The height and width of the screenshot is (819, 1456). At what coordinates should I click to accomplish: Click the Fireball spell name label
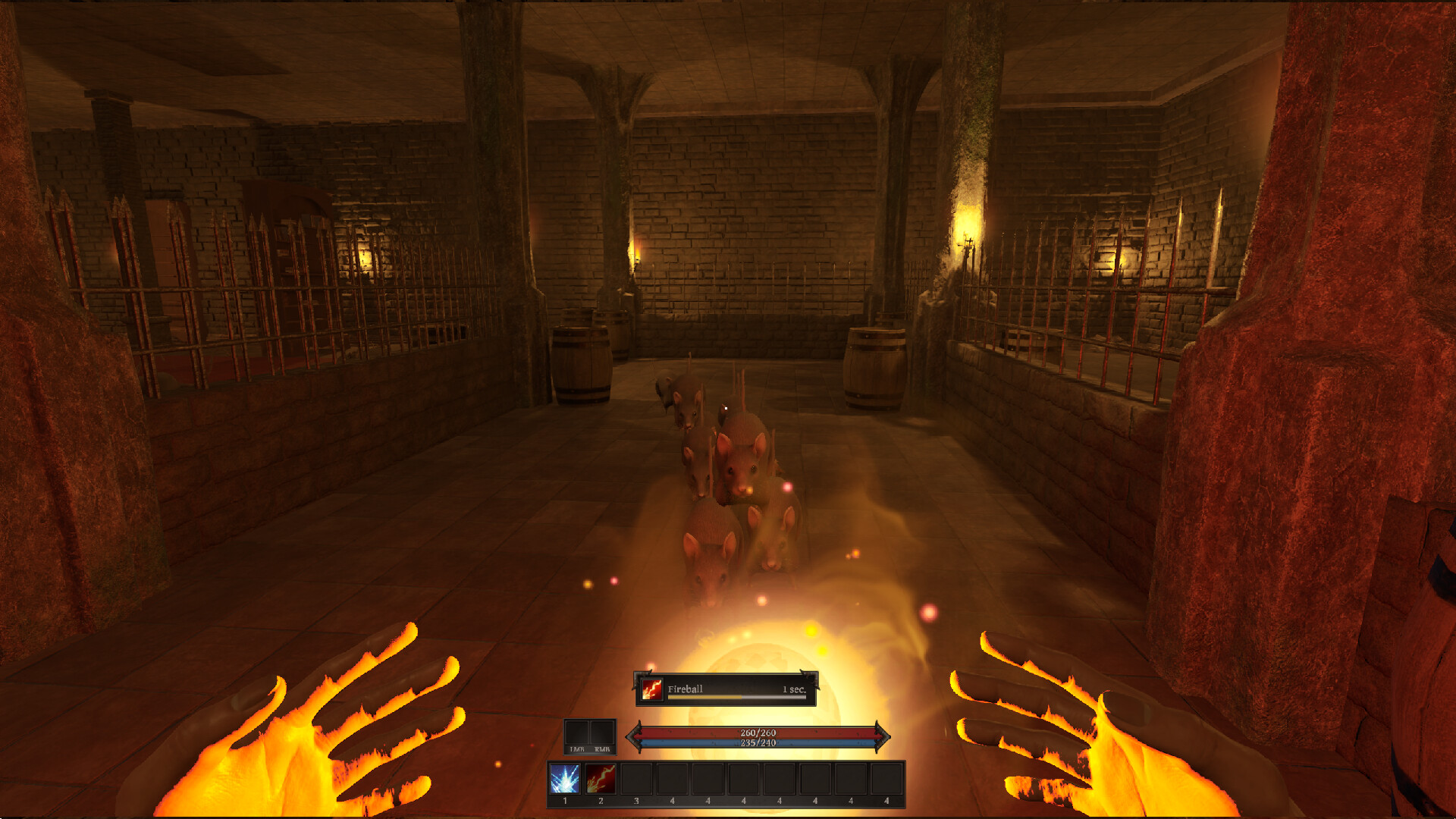[x=685, y=689]
